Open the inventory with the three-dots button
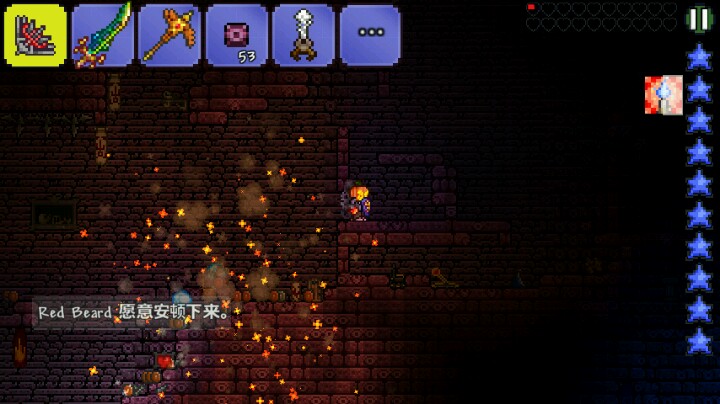The height and width of the screenshot is (404, 720). [370, 35]
